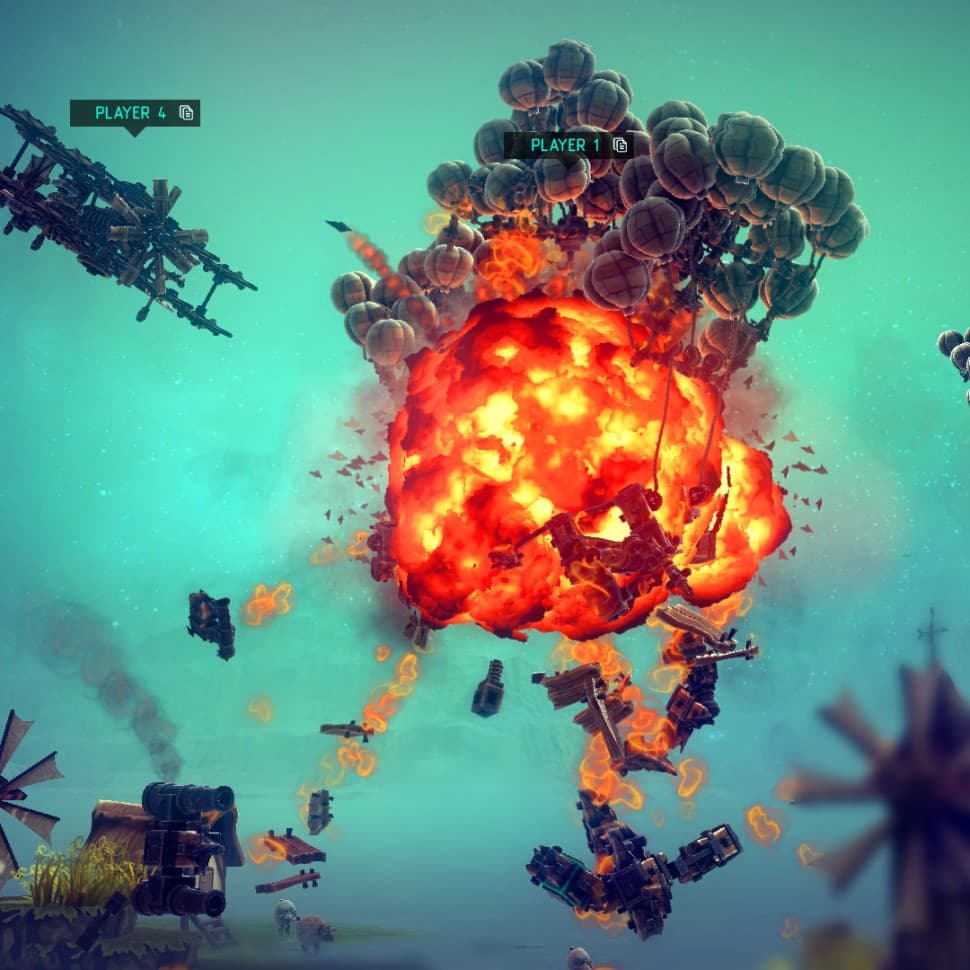Click the copy icon beside Player 1
970x970 pixels.
point(621,145)
